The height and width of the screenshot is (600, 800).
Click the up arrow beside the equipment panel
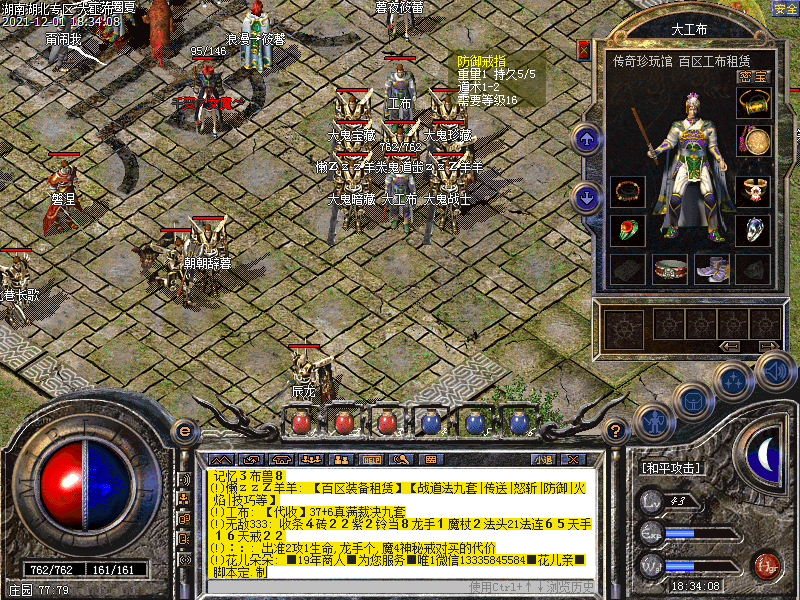click(x=587, y=139)
